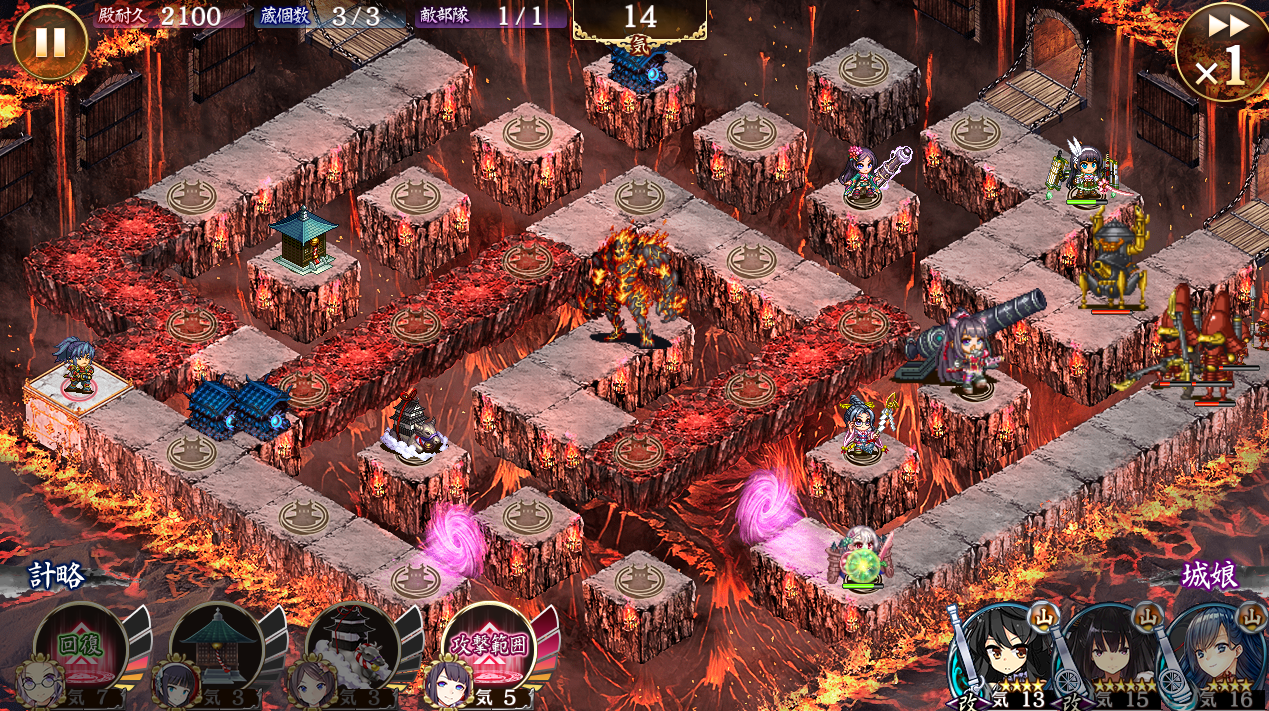Select the castle girl costing 15 気
This screenshot has height=711, width=1269.
(x=1108, y=655)
